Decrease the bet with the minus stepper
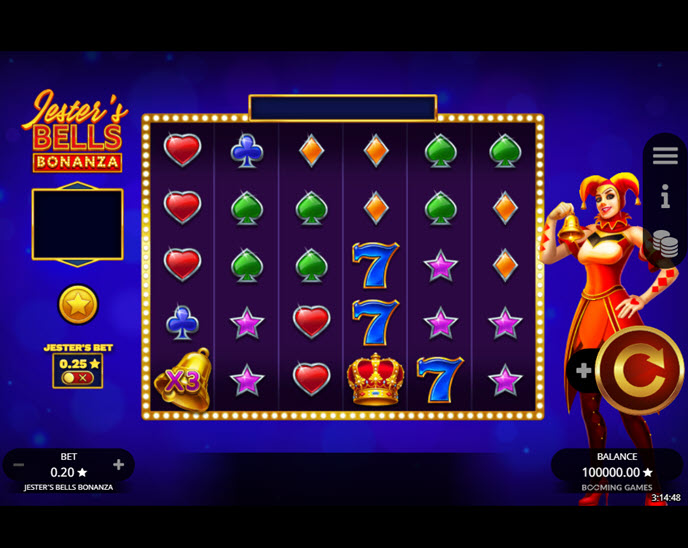Screen dimensions: 688x548 19,465
